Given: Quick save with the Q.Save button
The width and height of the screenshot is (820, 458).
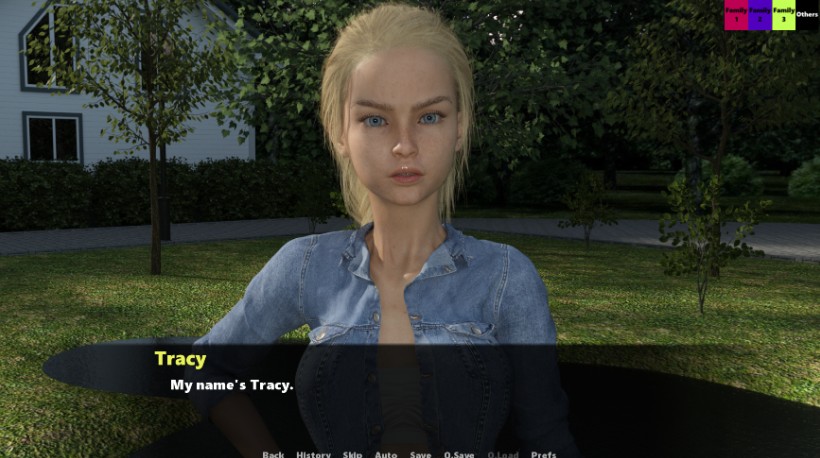Looking at the screenshot, I should coord(459,454).
